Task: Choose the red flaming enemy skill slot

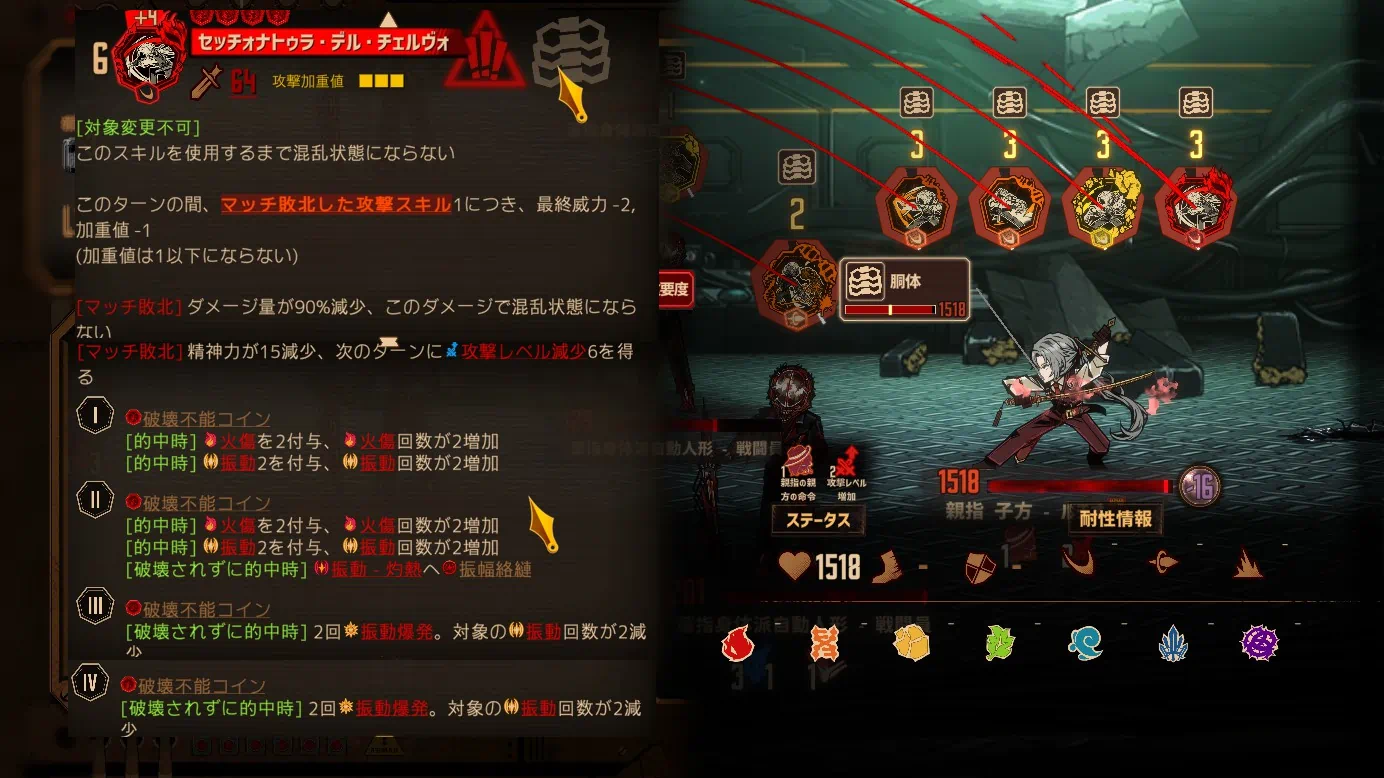Action: click(1195, 208)
